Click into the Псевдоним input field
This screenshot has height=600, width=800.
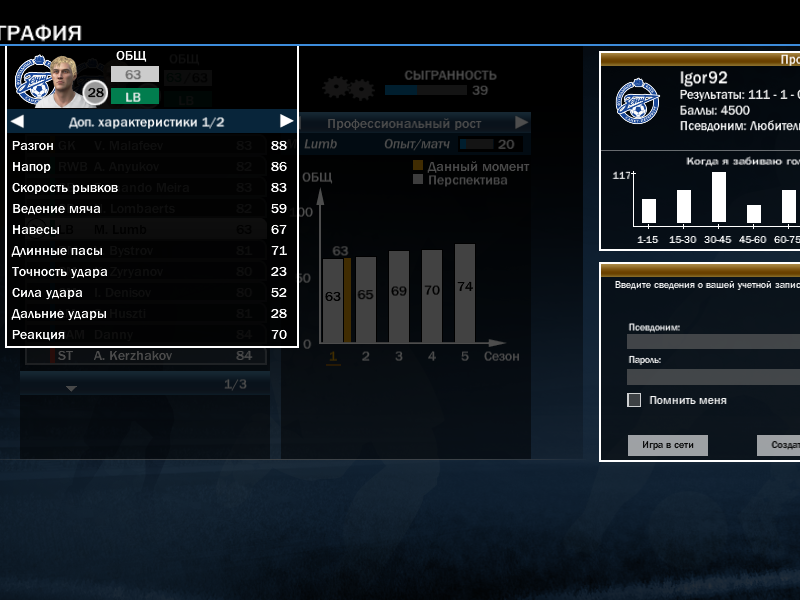point(713,341)
